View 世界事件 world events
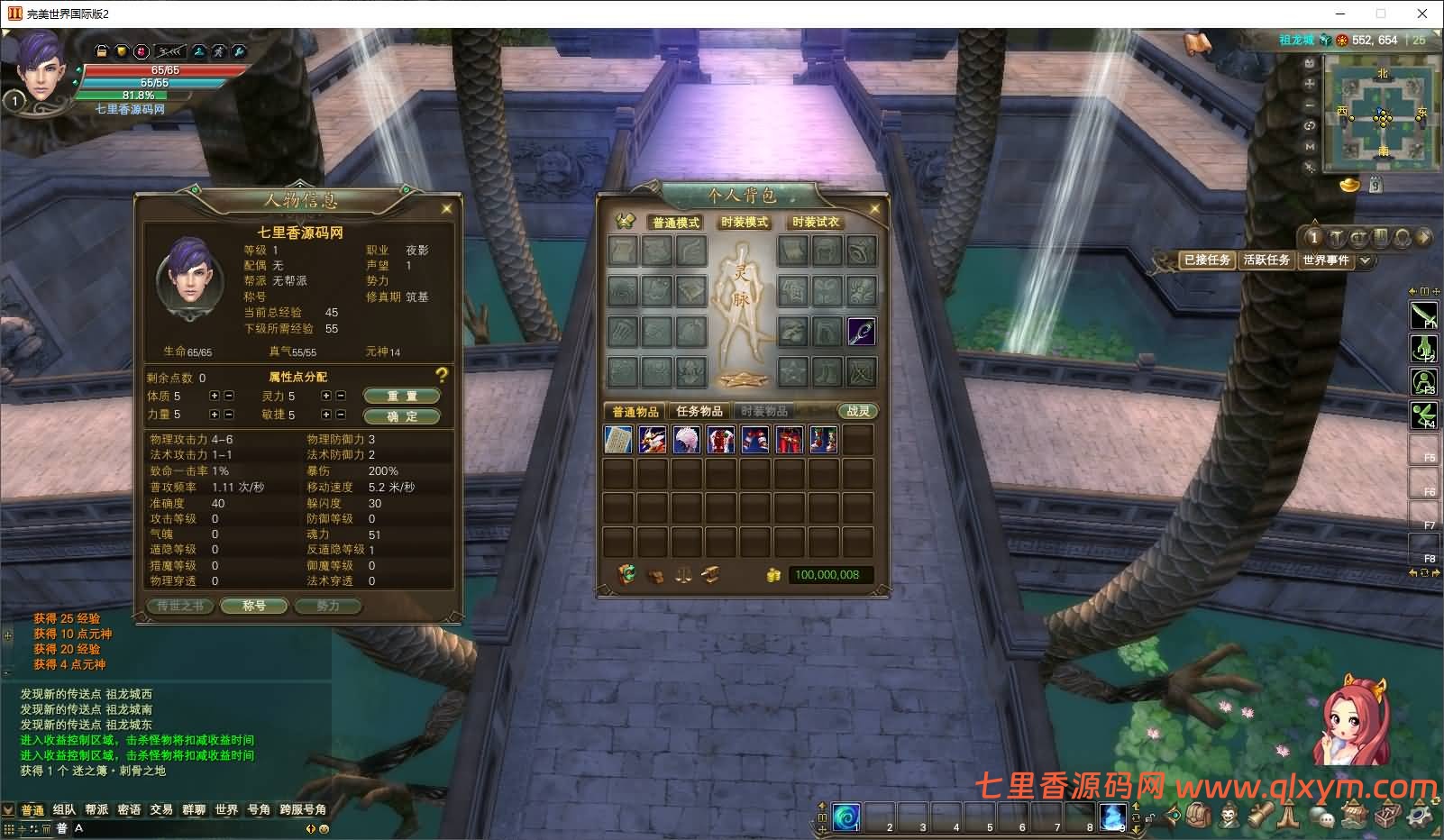 point(1326,260)
